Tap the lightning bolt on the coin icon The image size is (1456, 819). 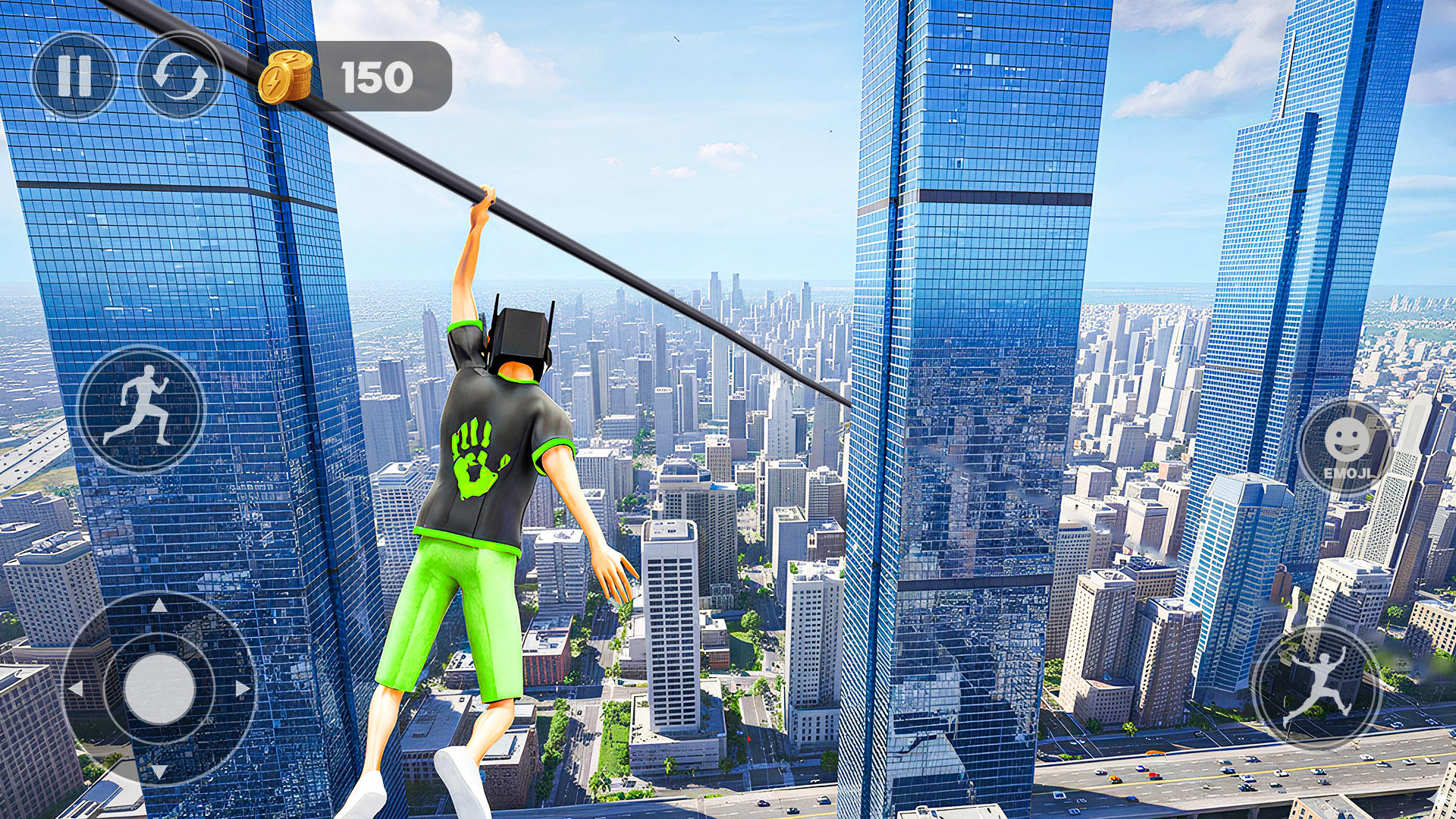tap(275, 80)
